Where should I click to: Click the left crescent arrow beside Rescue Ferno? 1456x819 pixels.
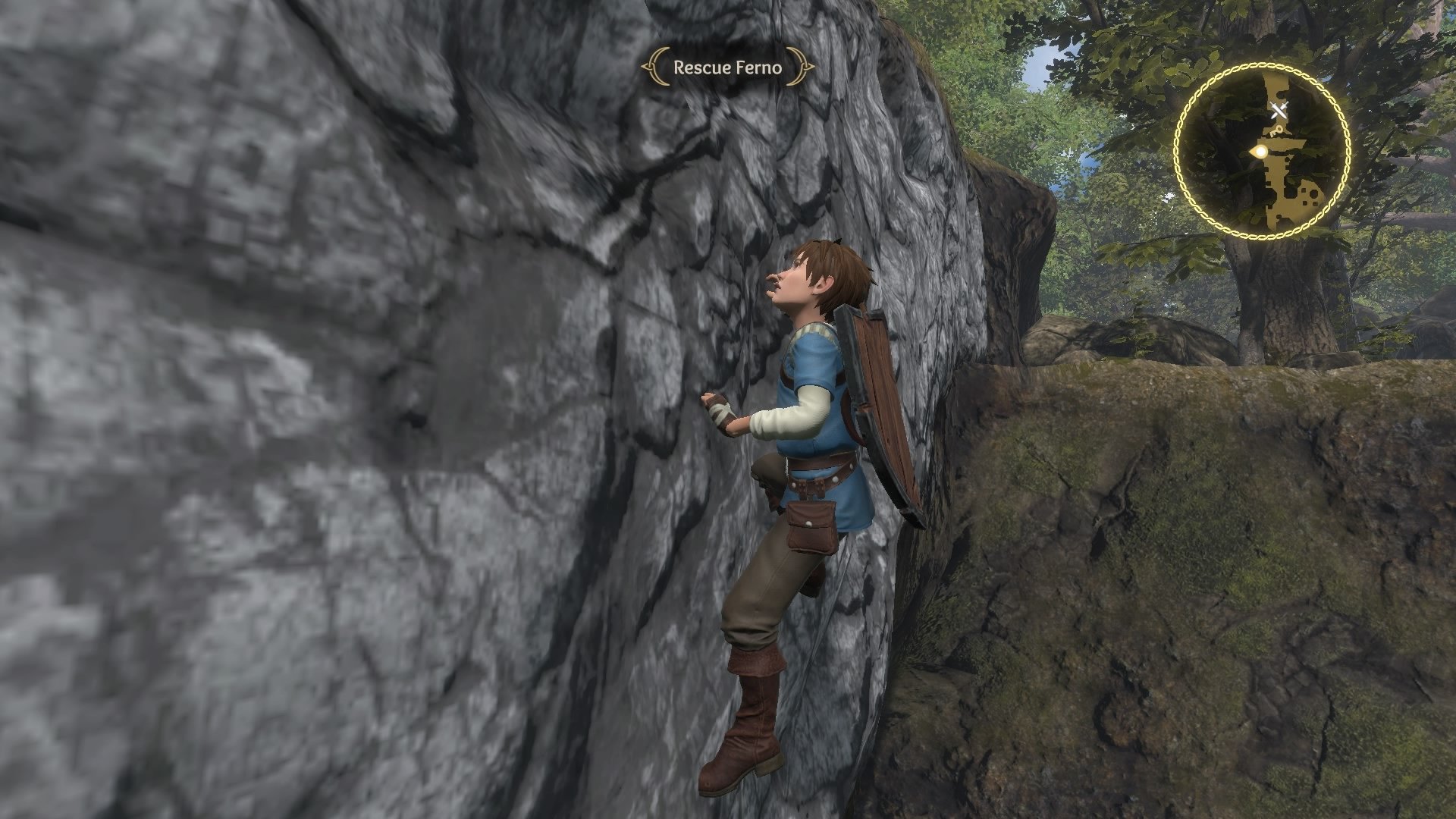point(653,68)
